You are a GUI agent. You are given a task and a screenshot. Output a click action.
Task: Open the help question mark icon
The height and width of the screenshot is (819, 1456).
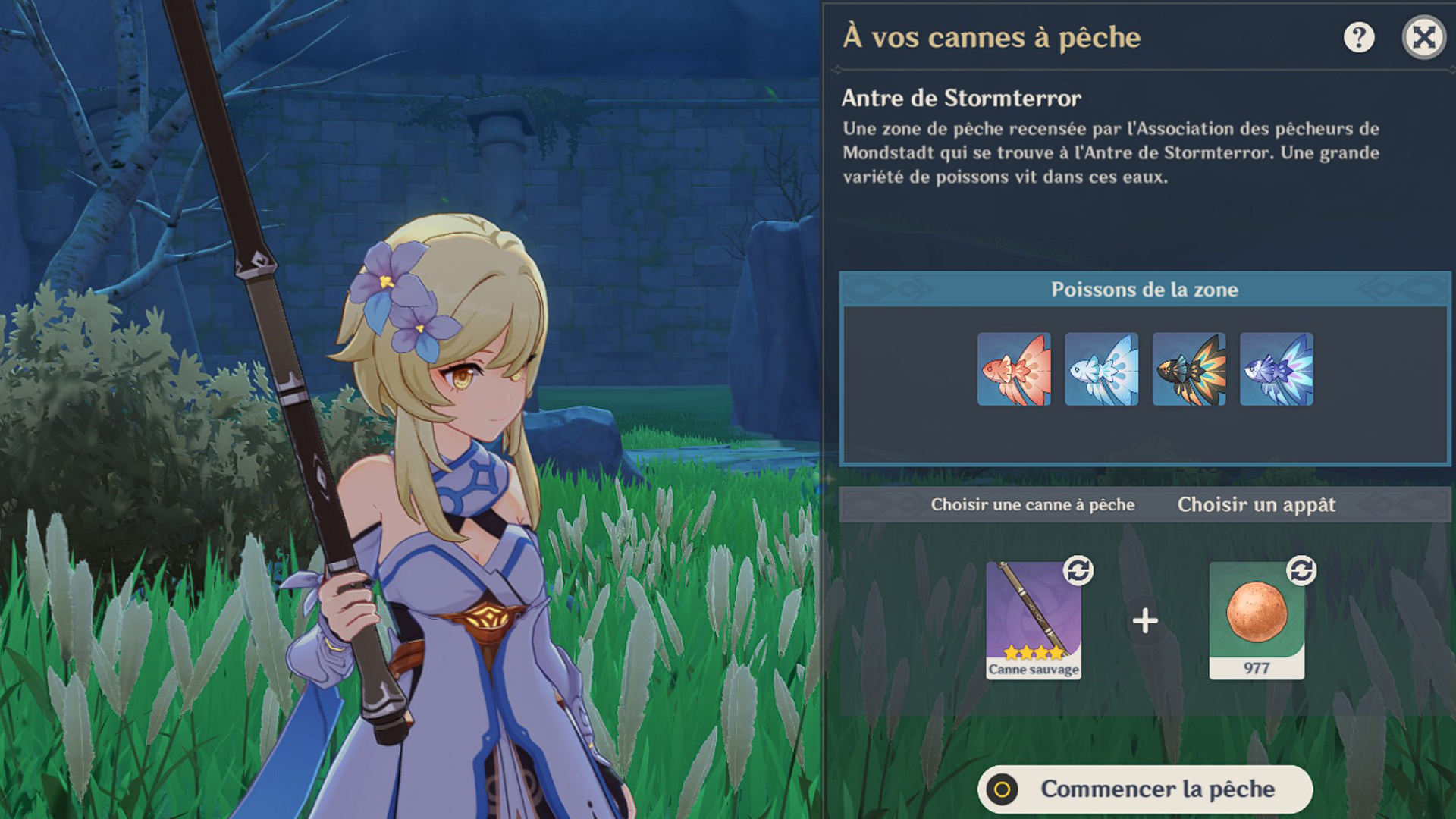tap(1359, 38)
